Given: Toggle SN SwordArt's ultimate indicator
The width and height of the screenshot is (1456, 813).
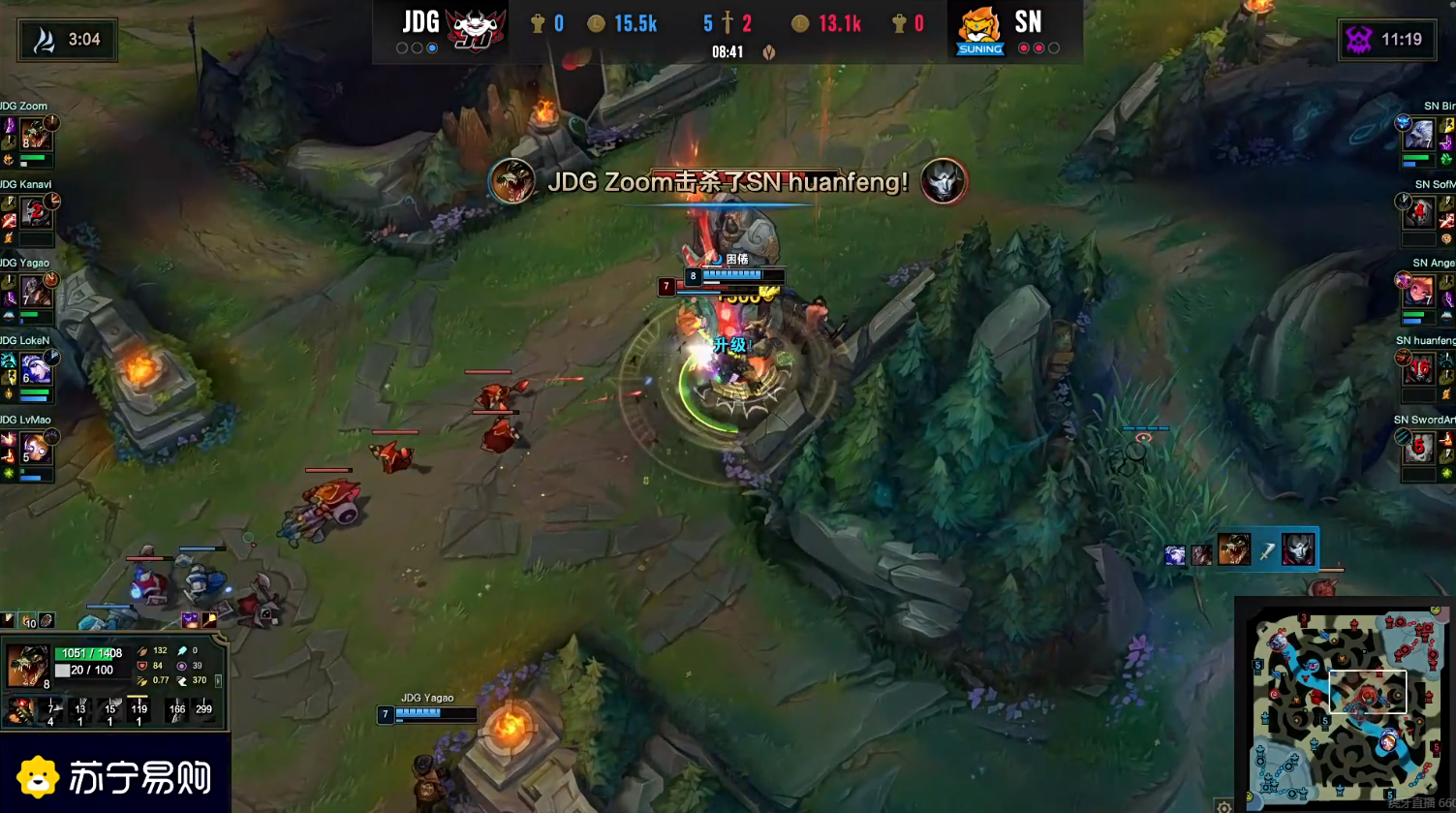Looking at the screenshot, I should (1404, 437).
